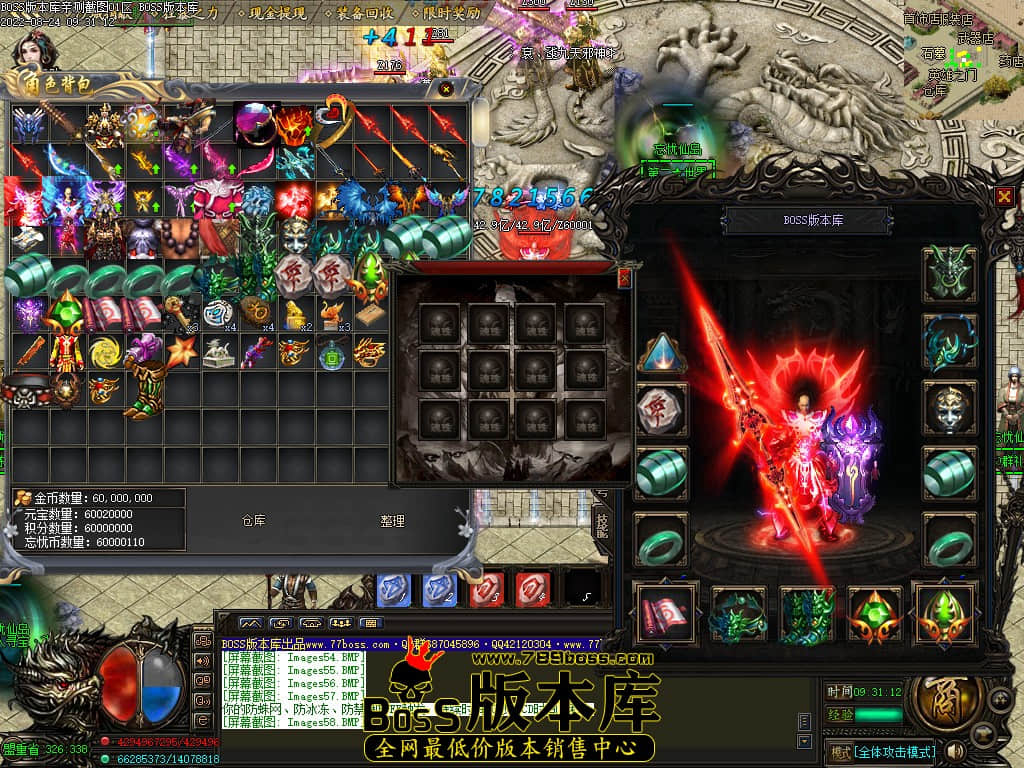
Task: Use the red potion hotbar slot 3
Action: pyautogui.click(x=487, y=589)
